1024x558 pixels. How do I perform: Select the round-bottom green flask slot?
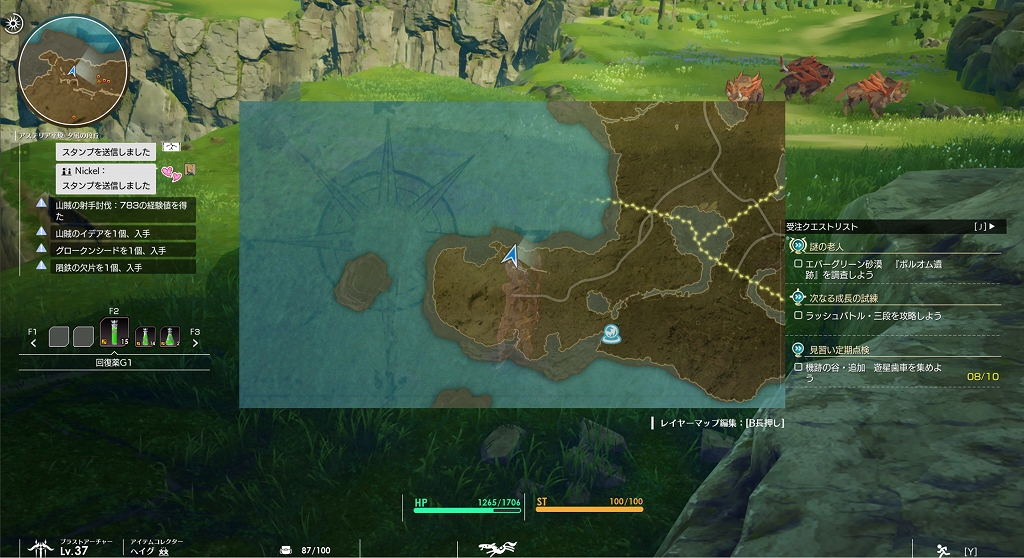170,336
